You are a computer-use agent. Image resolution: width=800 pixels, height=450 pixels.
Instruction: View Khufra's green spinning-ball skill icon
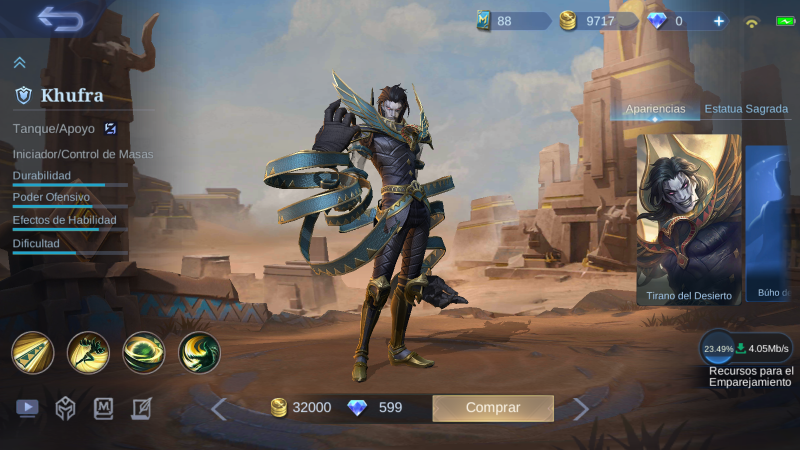coord(143,352)
